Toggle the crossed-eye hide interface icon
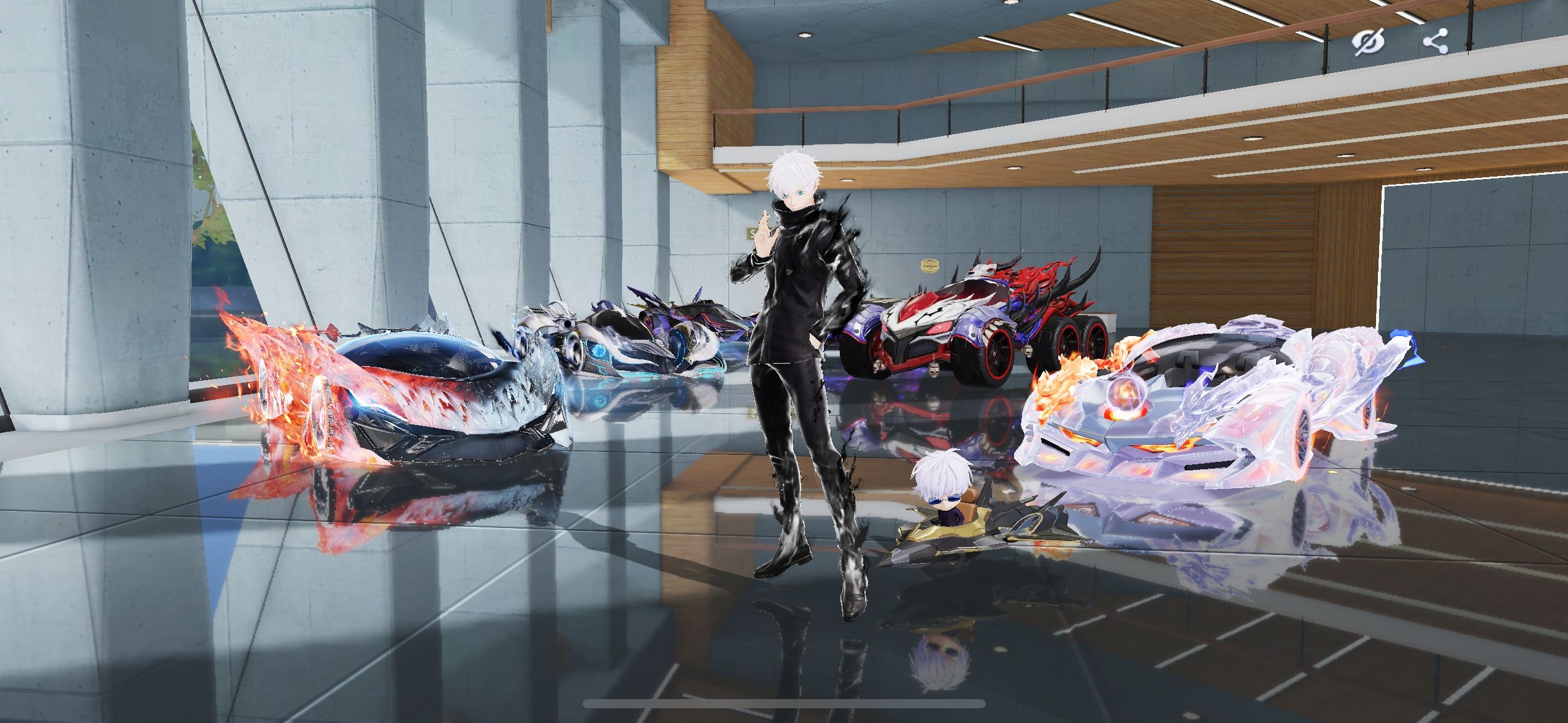1568x723 pixels. [x=1369, y=42]
